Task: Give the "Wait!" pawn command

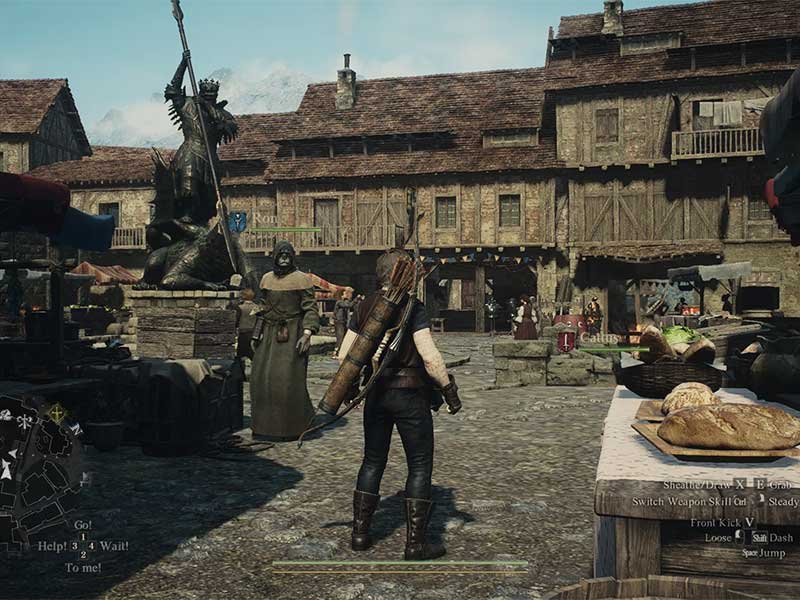Action: pyautogui.click(x=113, y=546)
